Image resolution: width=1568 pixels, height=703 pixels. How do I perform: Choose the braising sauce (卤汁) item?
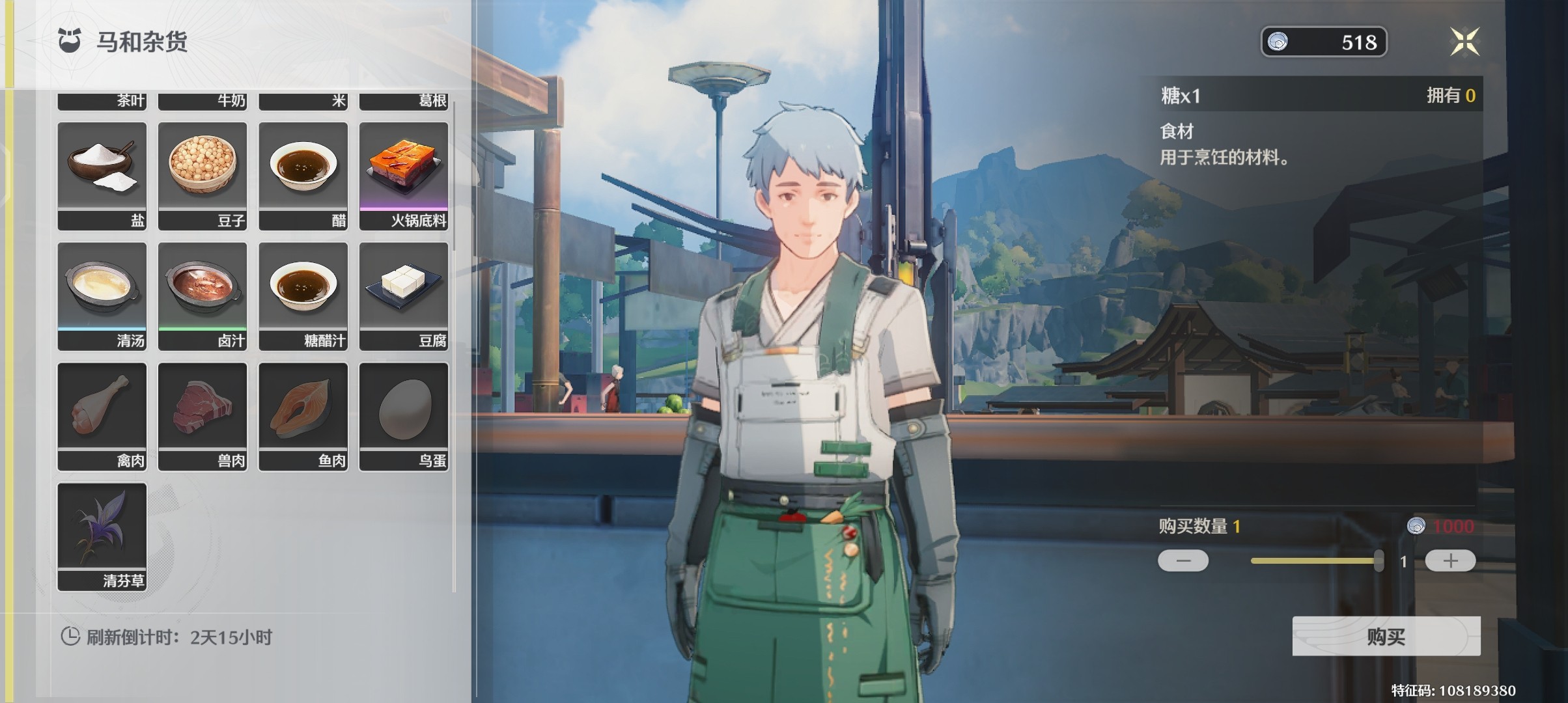(x=203, y=295)
